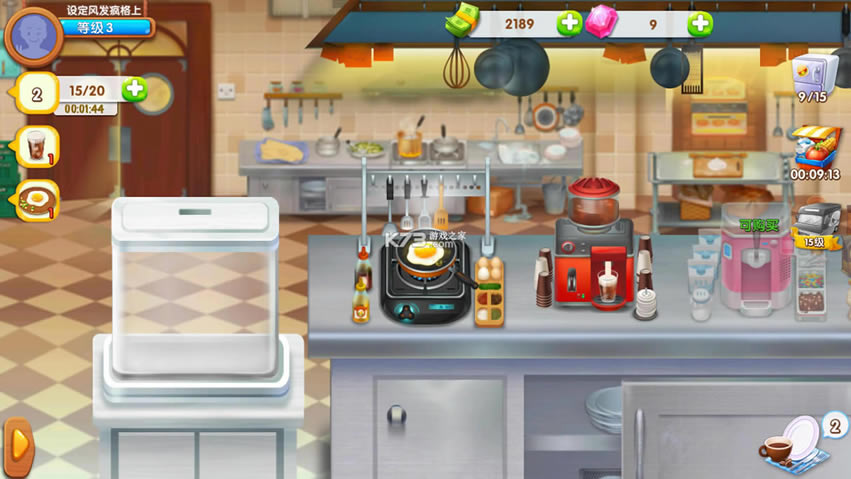Buy more gems with the plus button
The height and width of the screenshot is (479, 851).
(700, 24)
